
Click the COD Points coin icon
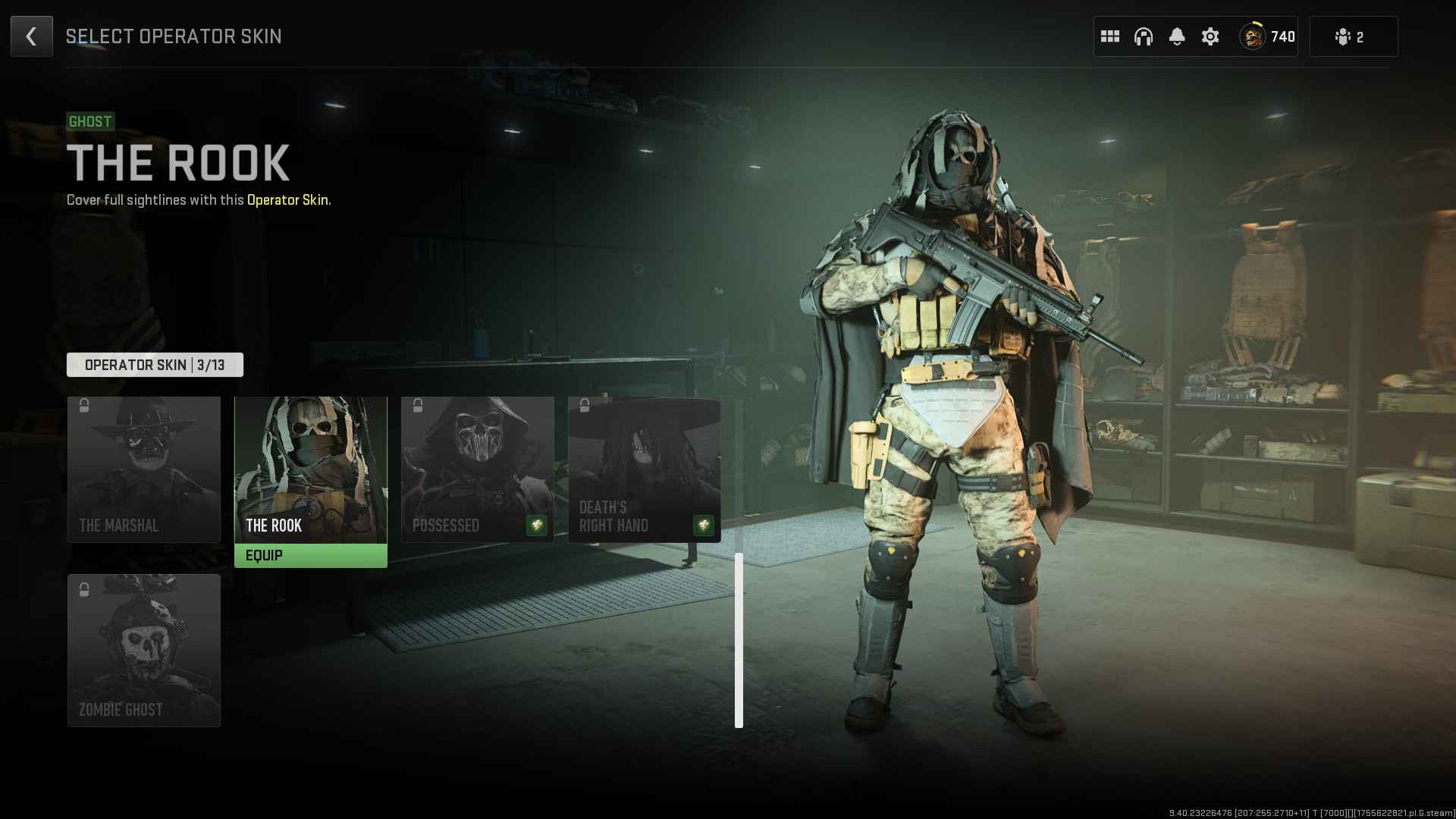point(1253,36)
